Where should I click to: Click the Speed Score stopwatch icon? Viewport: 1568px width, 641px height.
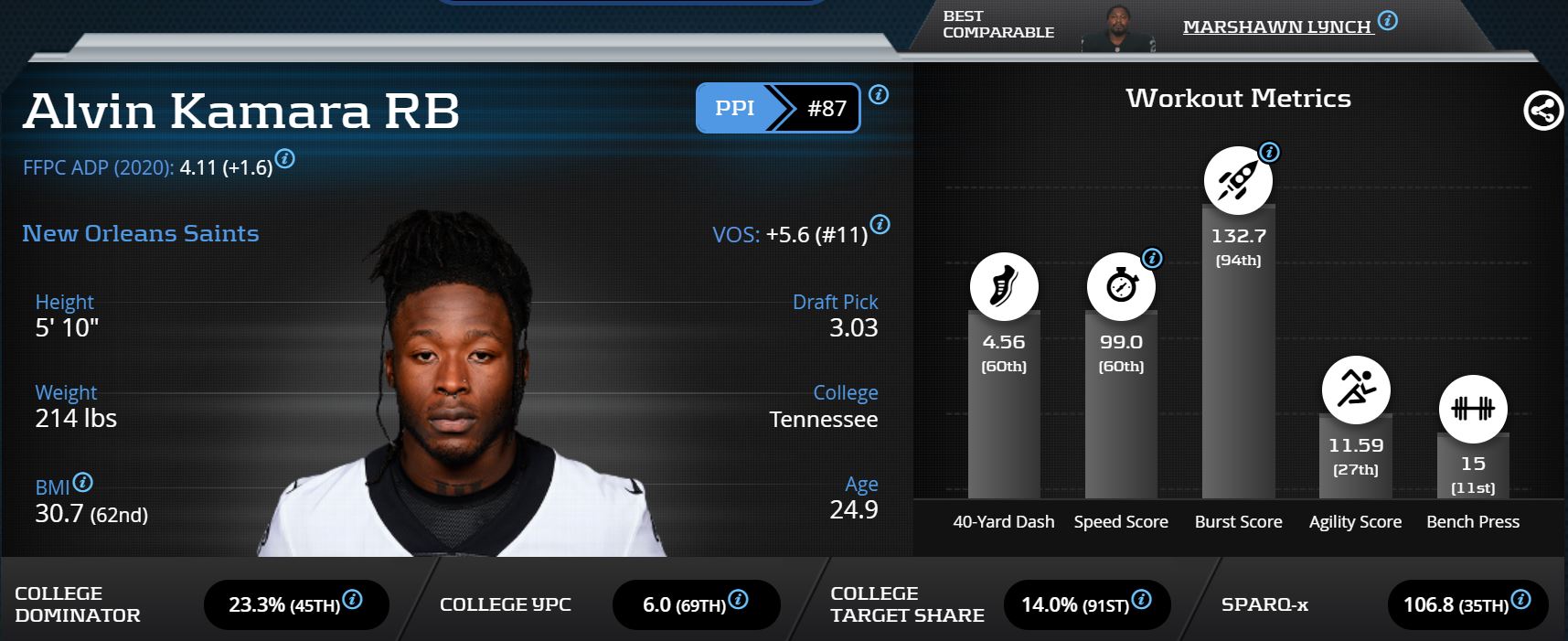(x=1120, y=287)
